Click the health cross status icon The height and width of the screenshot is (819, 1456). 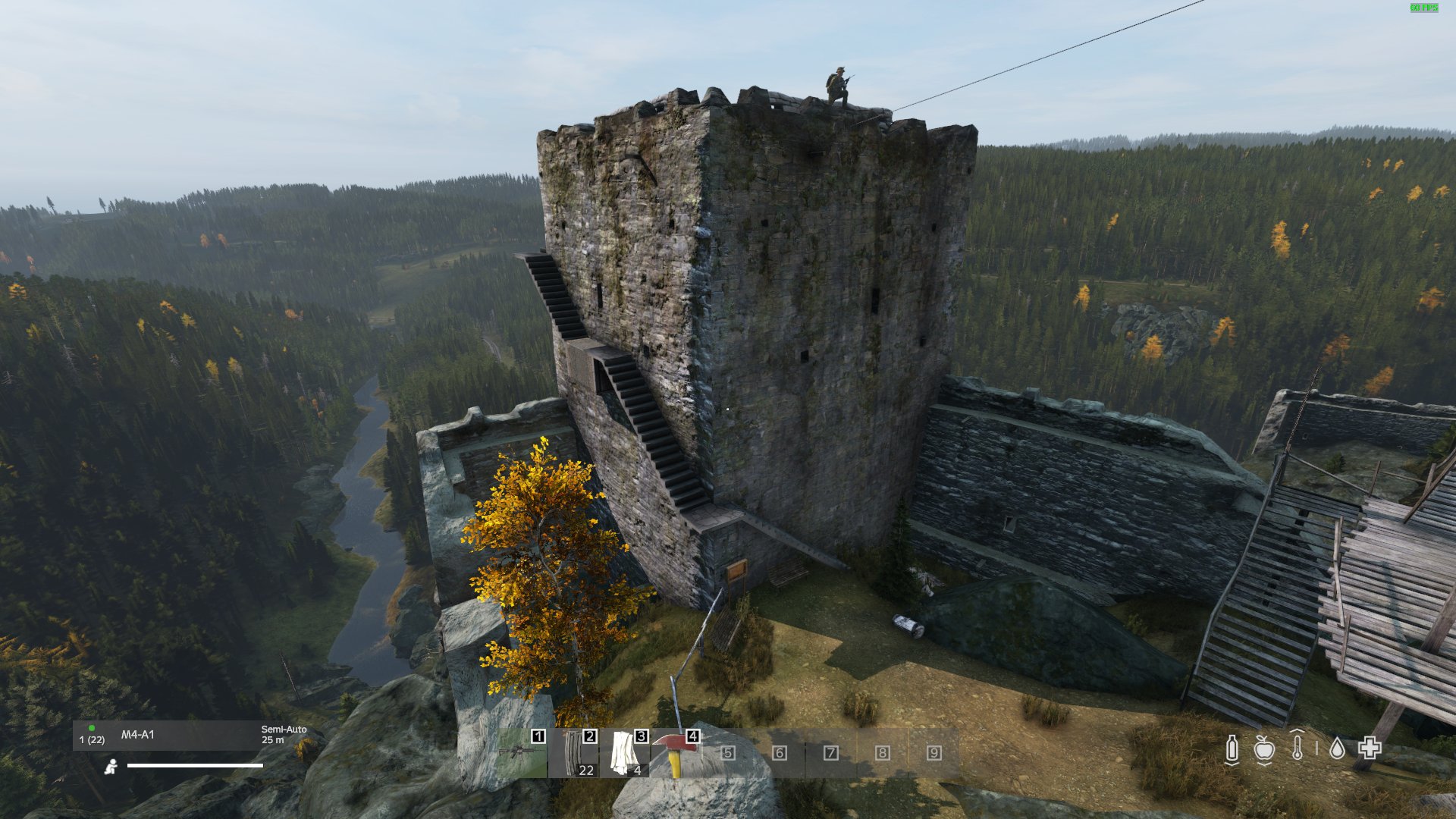point(1370,748)
